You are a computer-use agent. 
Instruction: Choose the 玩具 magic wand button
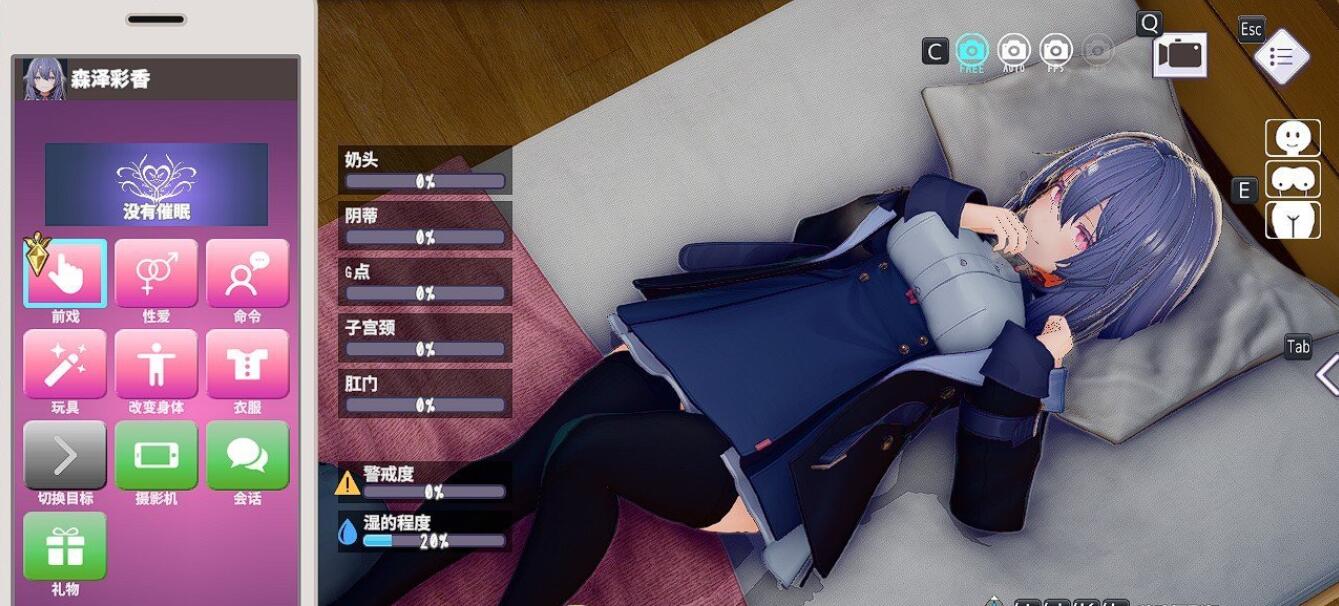point(65,364)
